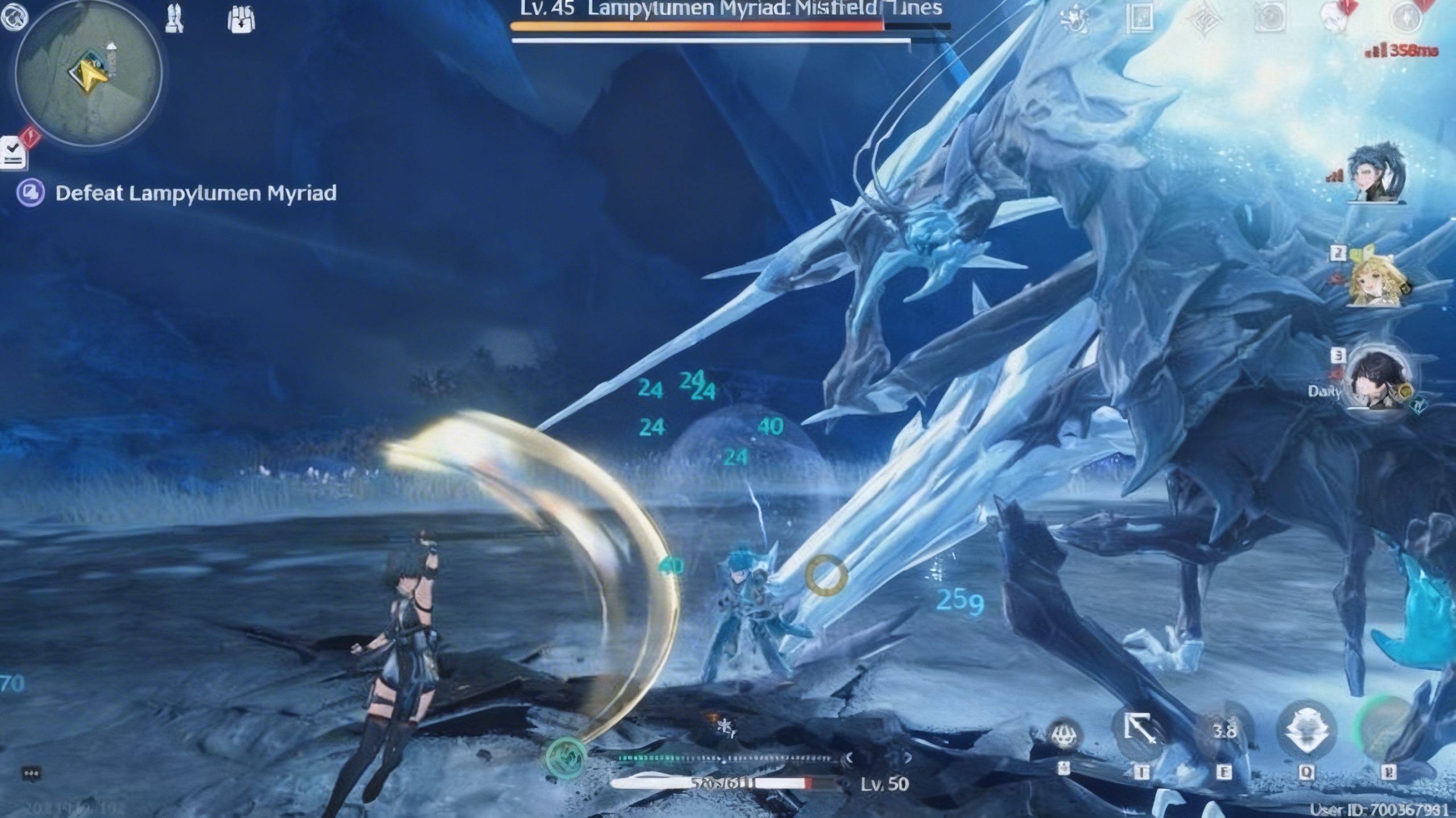The width and height of the screenshot is (1456, 818).
Task: Open the chat bubble icon
Action: point(31,774)
